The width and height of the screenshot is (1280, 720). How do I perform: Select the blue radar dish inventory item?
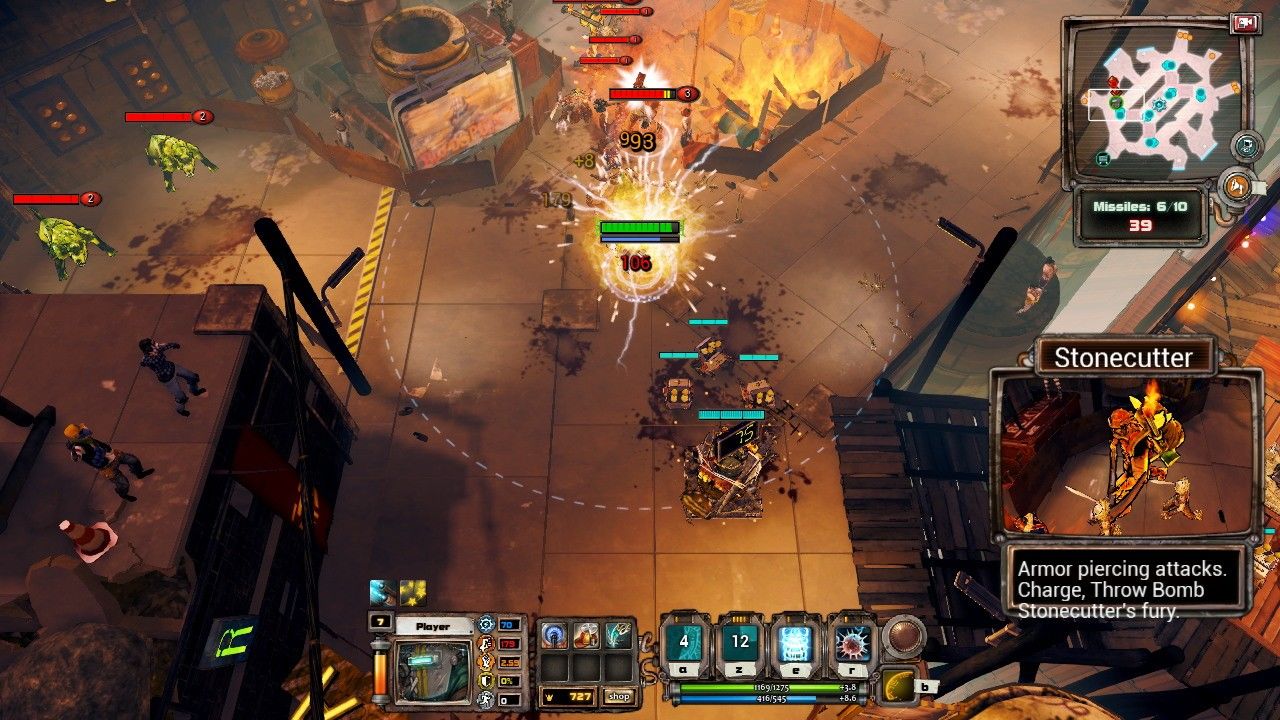point(554,635)
